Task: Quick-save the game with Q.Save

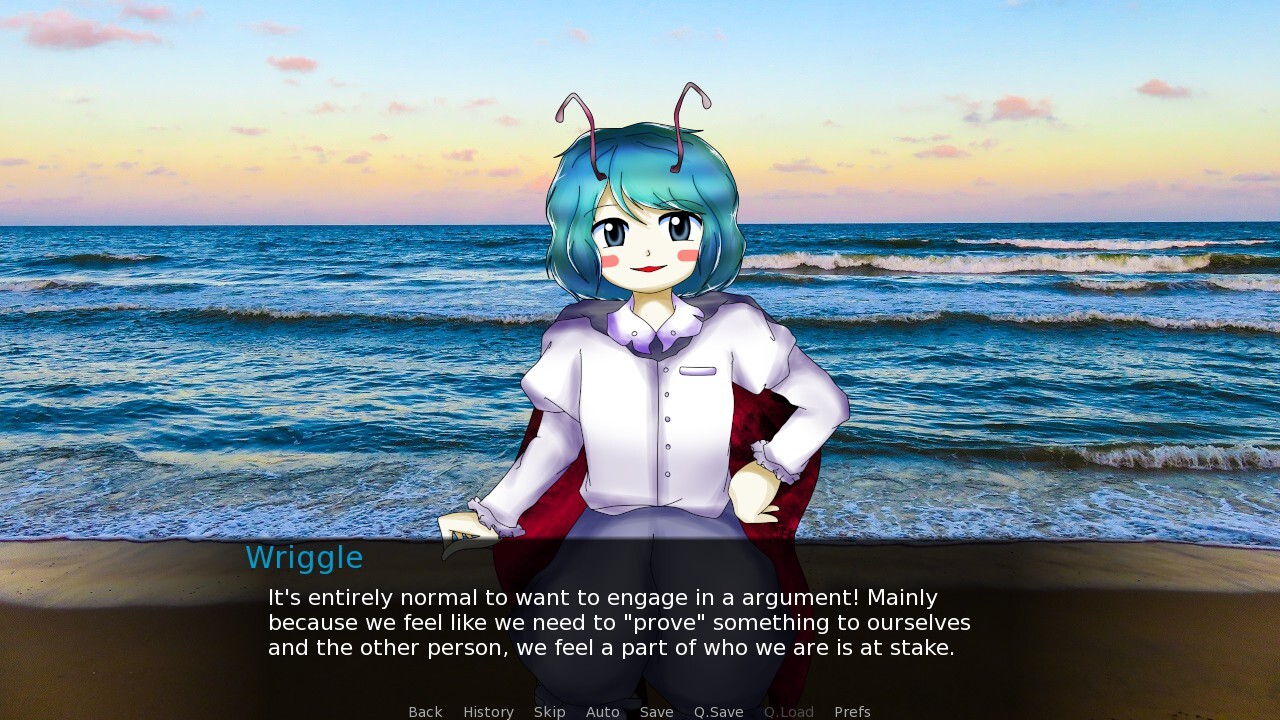Action: pos(718,711)
